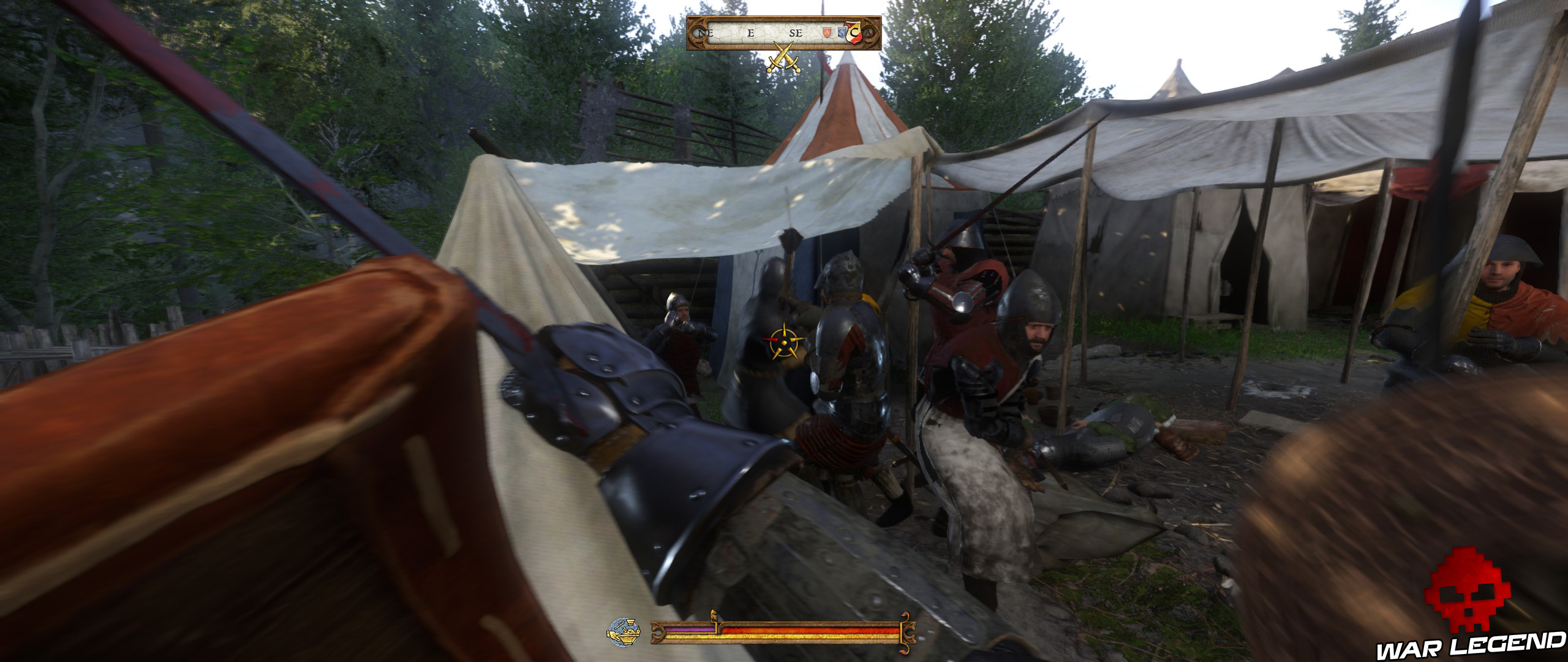
Task: Click the E direction label on the compass
Action: [x=750, y=33]
